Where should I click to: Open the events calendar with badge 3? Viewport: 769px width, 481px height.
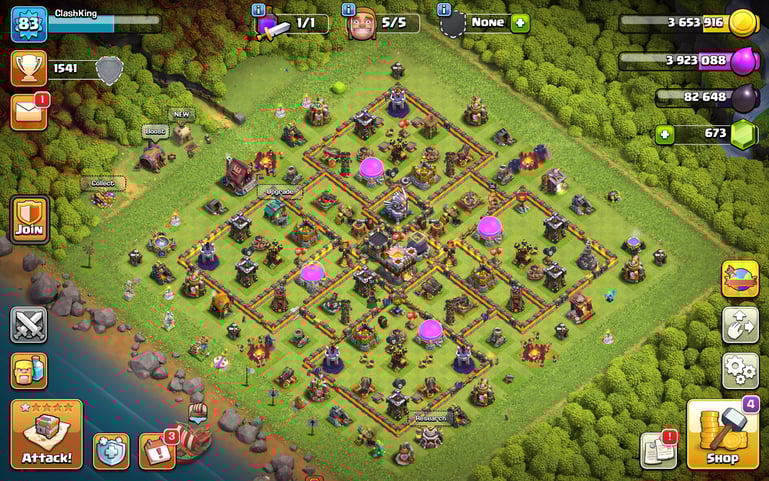[x=157, y=451]
